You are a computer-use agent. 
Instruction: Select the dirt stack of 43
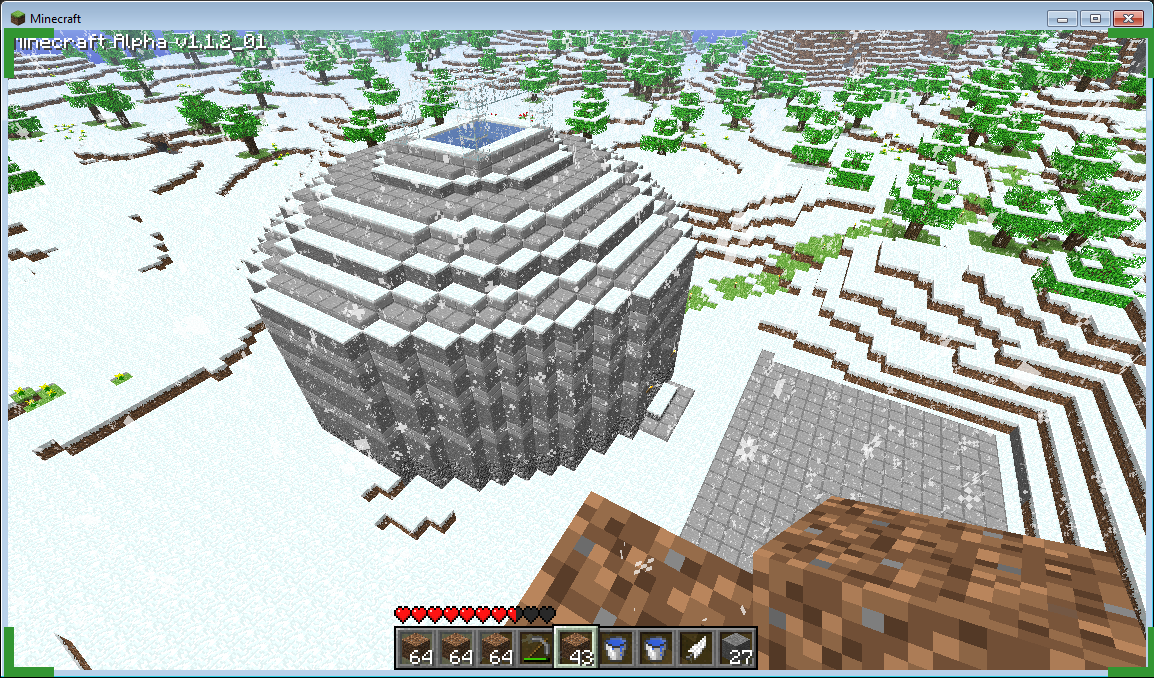(x=576, y=647)
